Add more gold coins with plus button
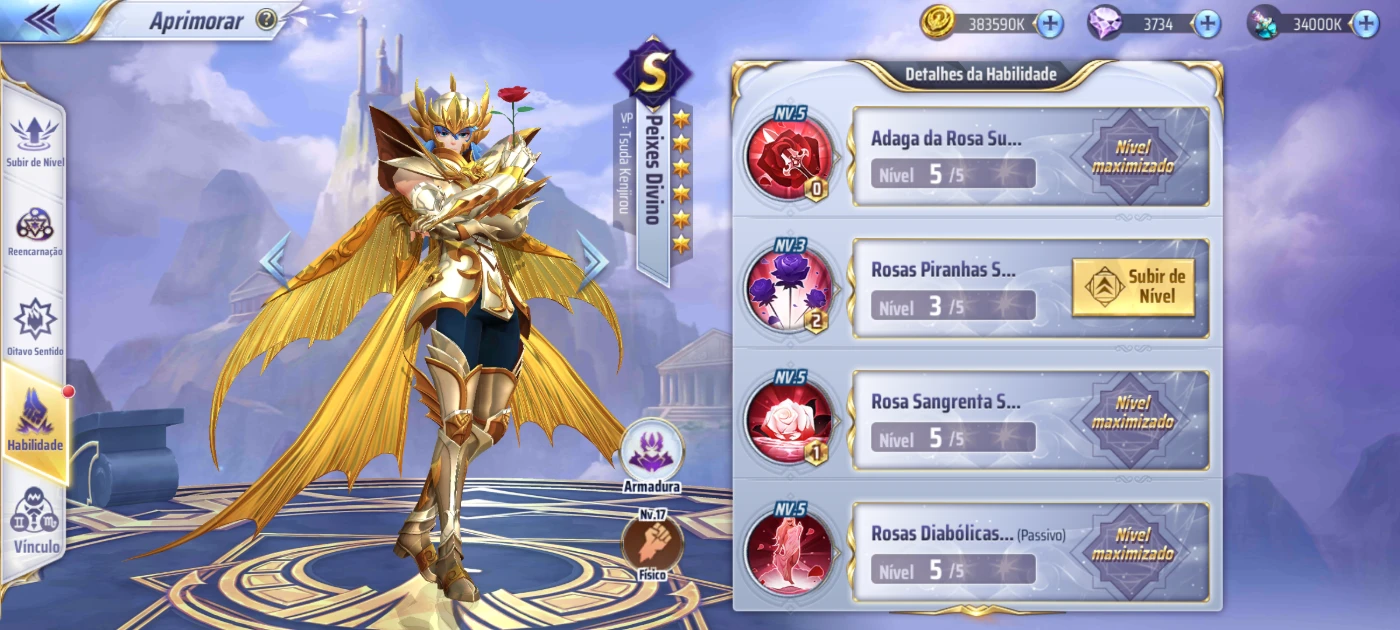1400x630 pixels. (1050, 23)
